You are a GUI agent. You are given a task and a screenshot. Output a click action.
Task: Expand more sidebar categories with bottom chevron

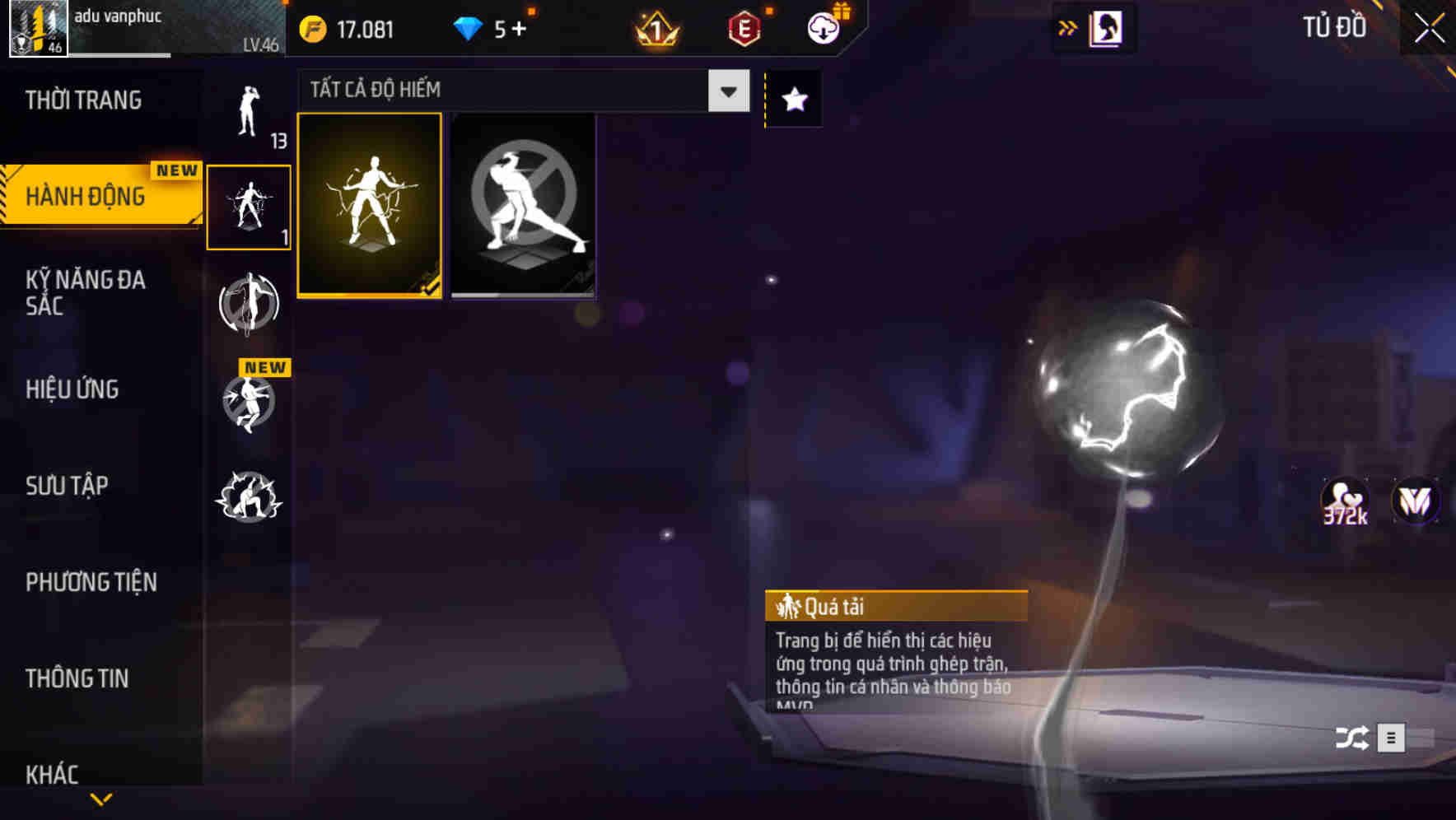coord(101,800)
